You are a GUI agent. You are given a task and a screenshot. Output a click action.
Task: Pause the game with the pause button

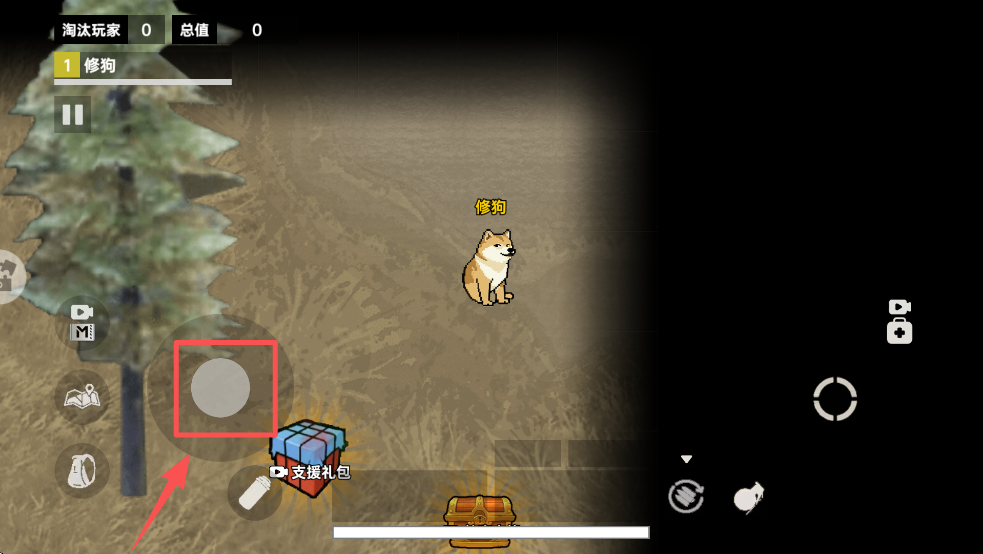pos(72,114)
